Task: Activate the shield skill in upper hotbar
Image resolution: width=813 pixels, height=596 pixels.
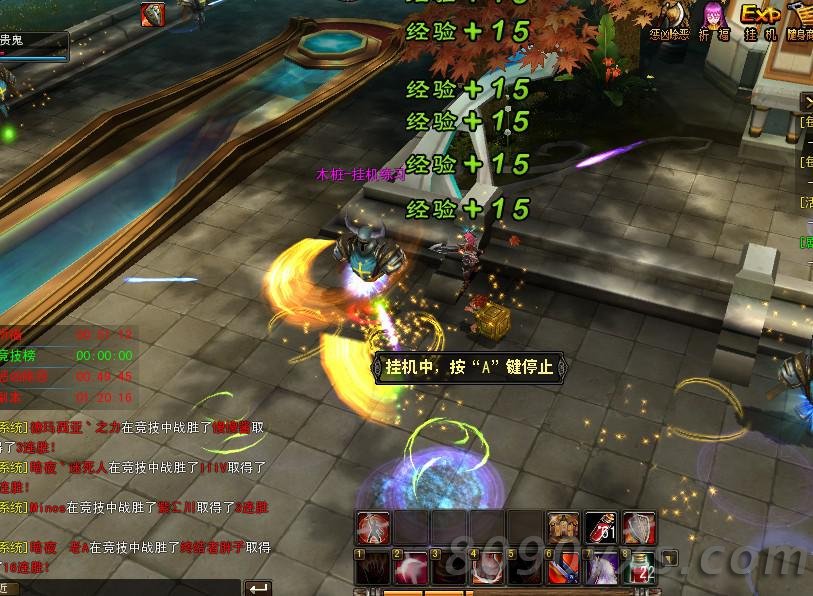Action: [639, 527]
